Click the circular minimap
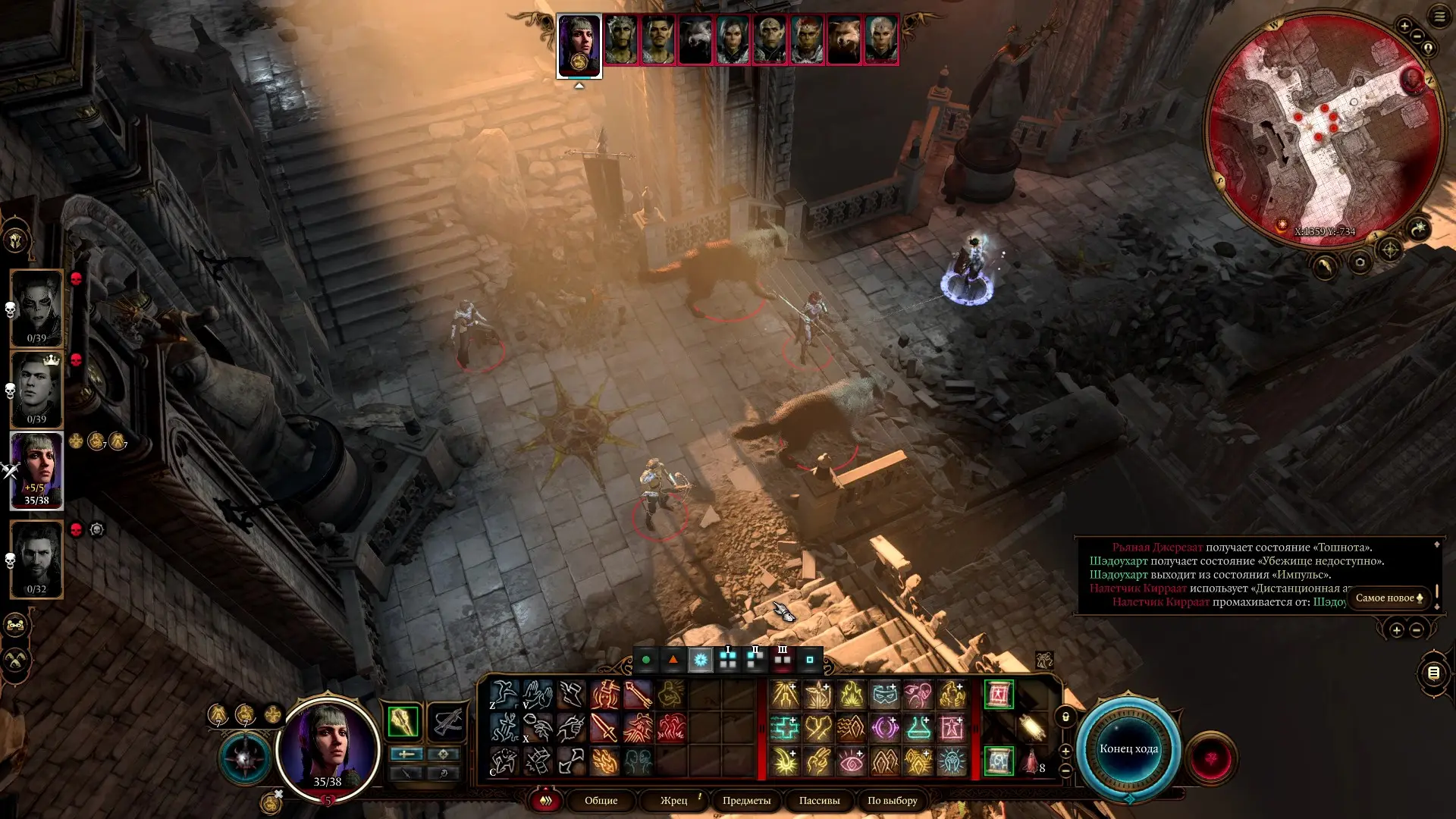The width and height of the screenshot is (1456, 819). (1323, 129)
